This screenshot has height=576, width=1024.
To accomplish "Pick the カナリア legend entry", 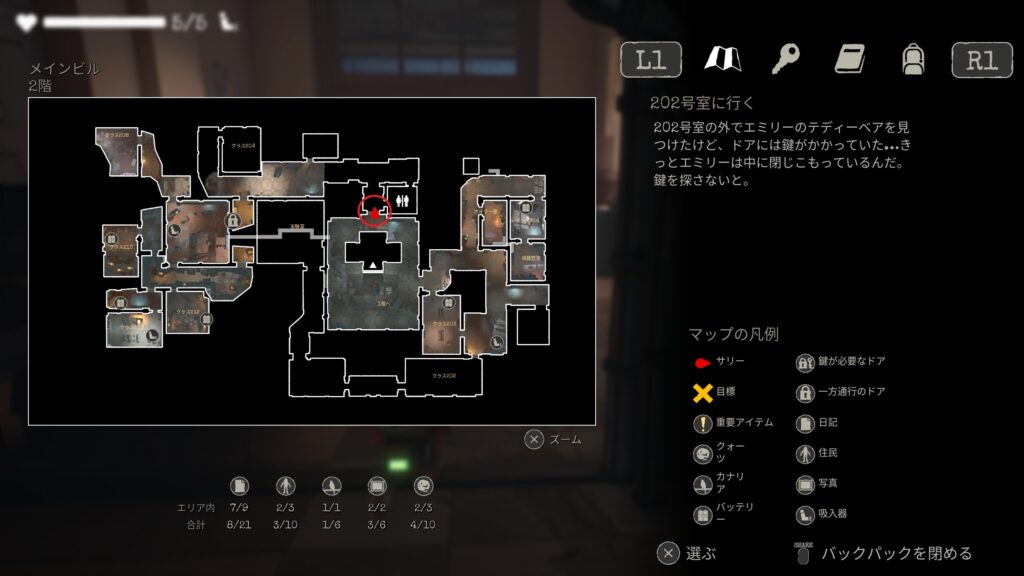I will click(x=720, y=484).
